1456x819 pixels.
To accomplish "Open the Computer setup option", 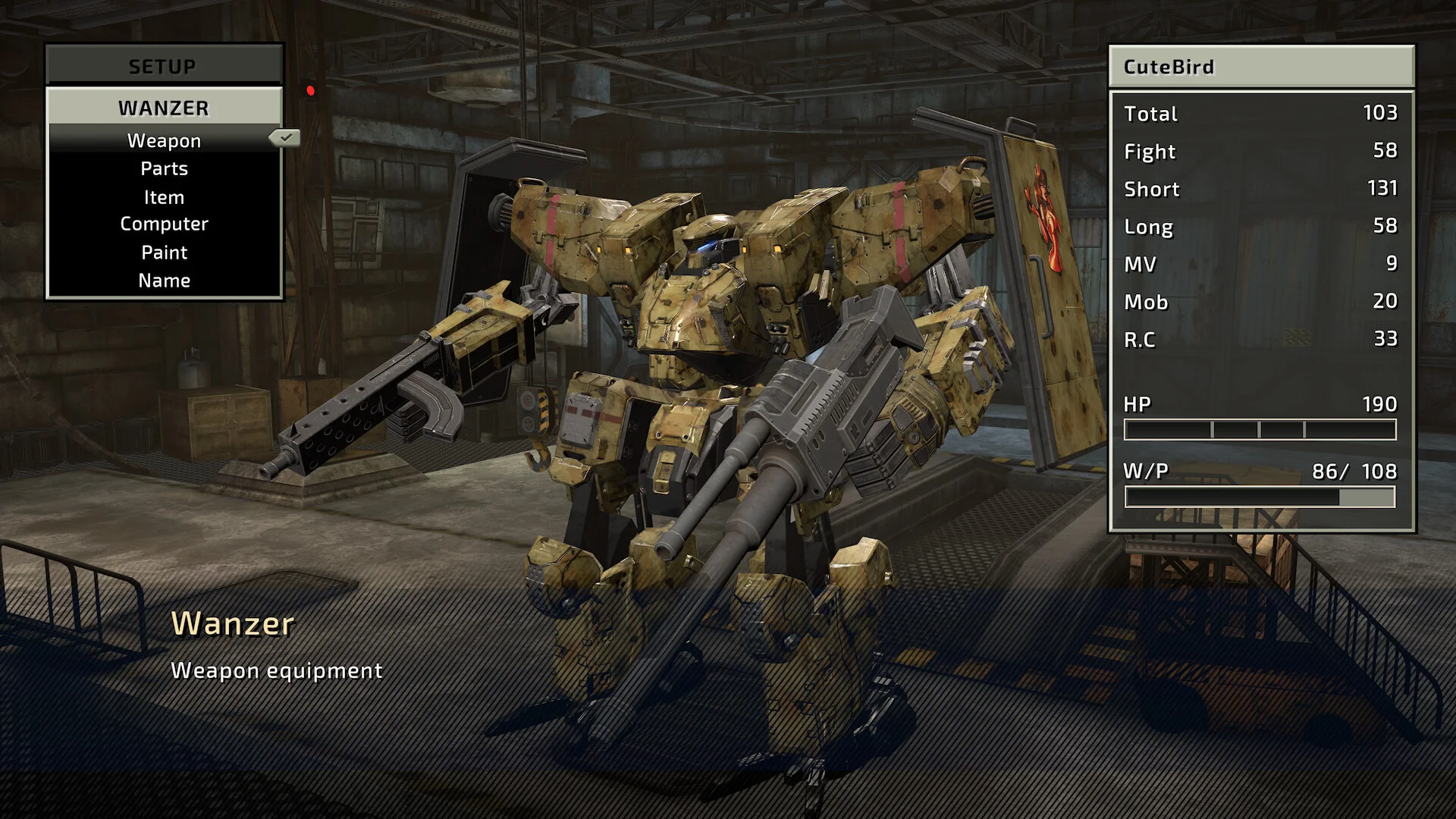I will pyautogui.click(x=164, y=224).
